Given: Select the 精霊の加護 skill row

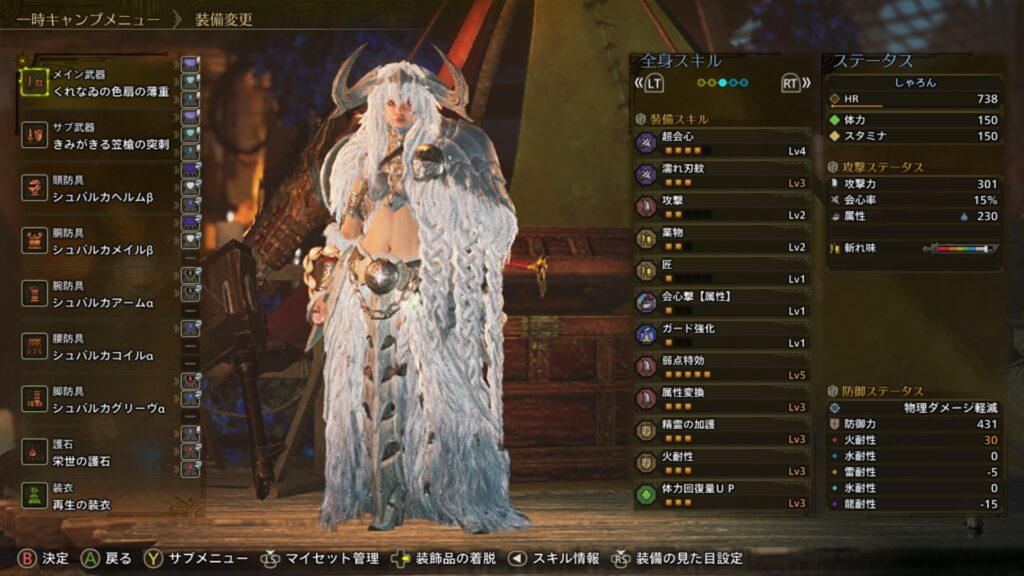Looking at the screenshot, I should pos(722,431).
